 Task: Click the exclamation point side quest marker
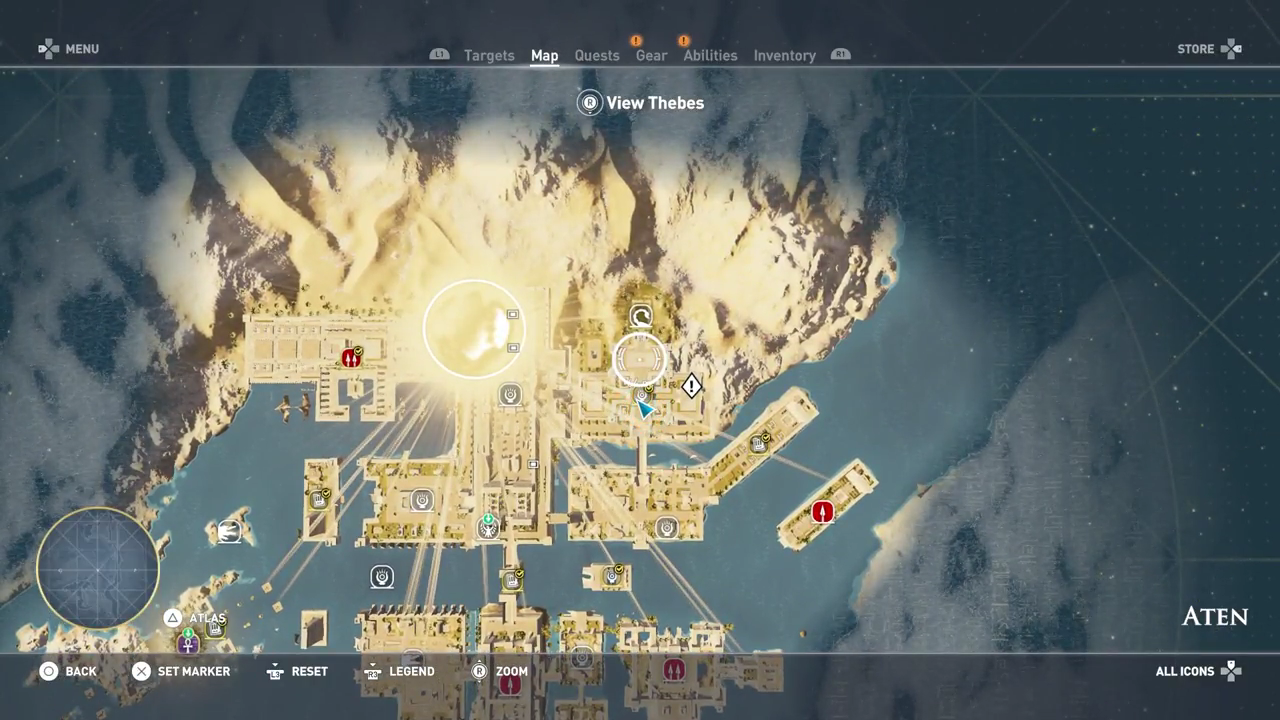(692, 386)
